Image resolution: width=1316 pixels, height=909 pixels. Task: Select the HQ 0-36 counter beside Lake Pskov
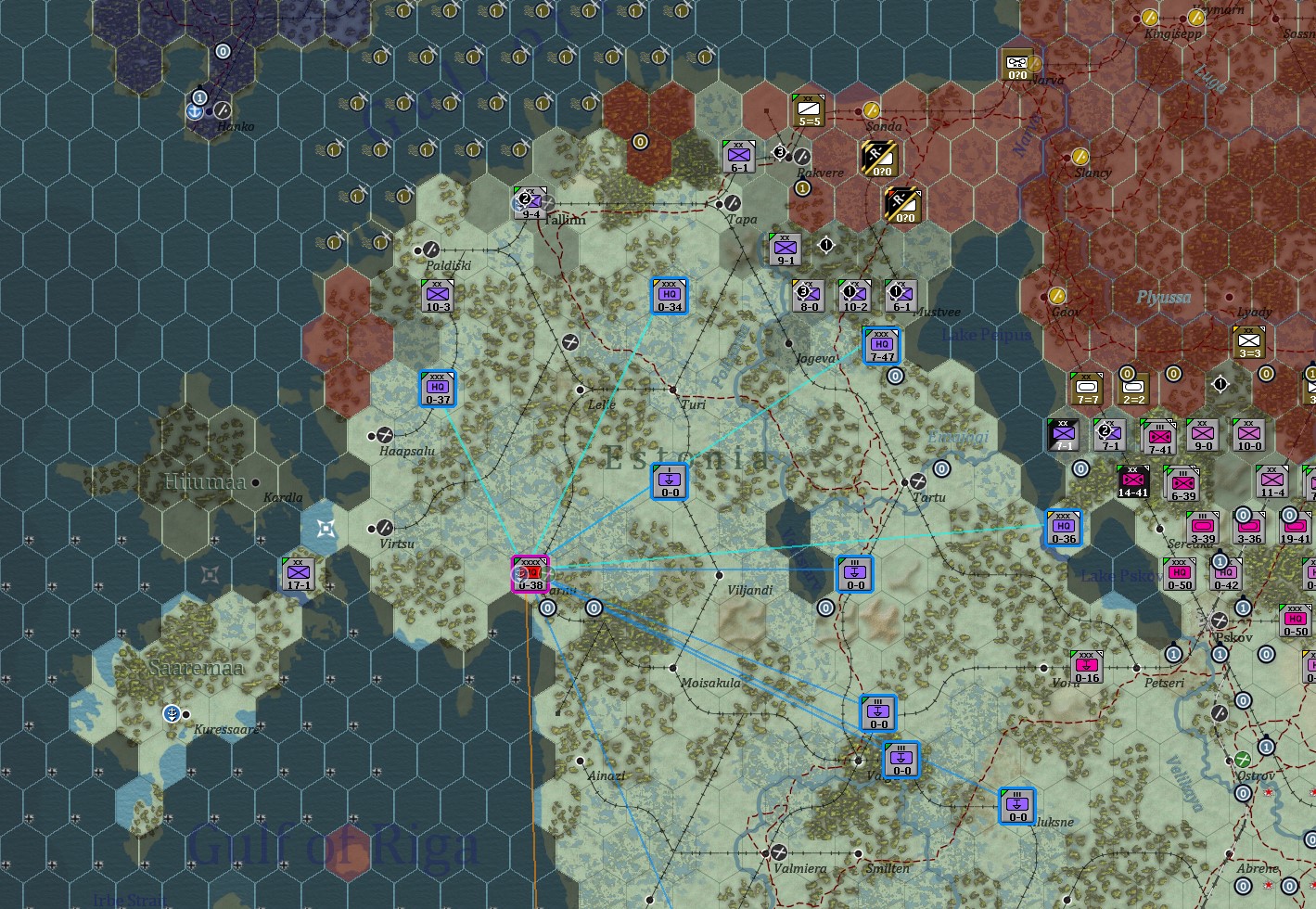(1063, 526)
